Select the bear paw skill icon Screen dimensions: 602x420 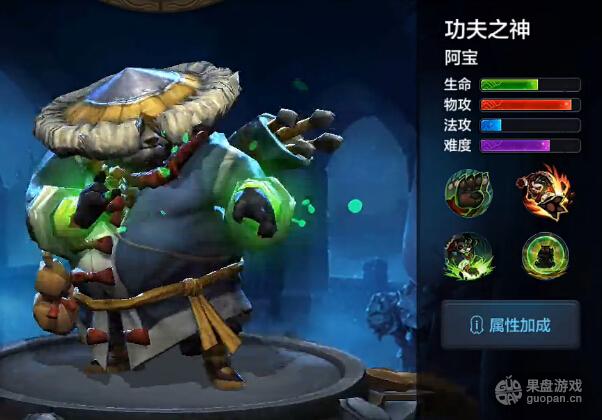point(468,192)
